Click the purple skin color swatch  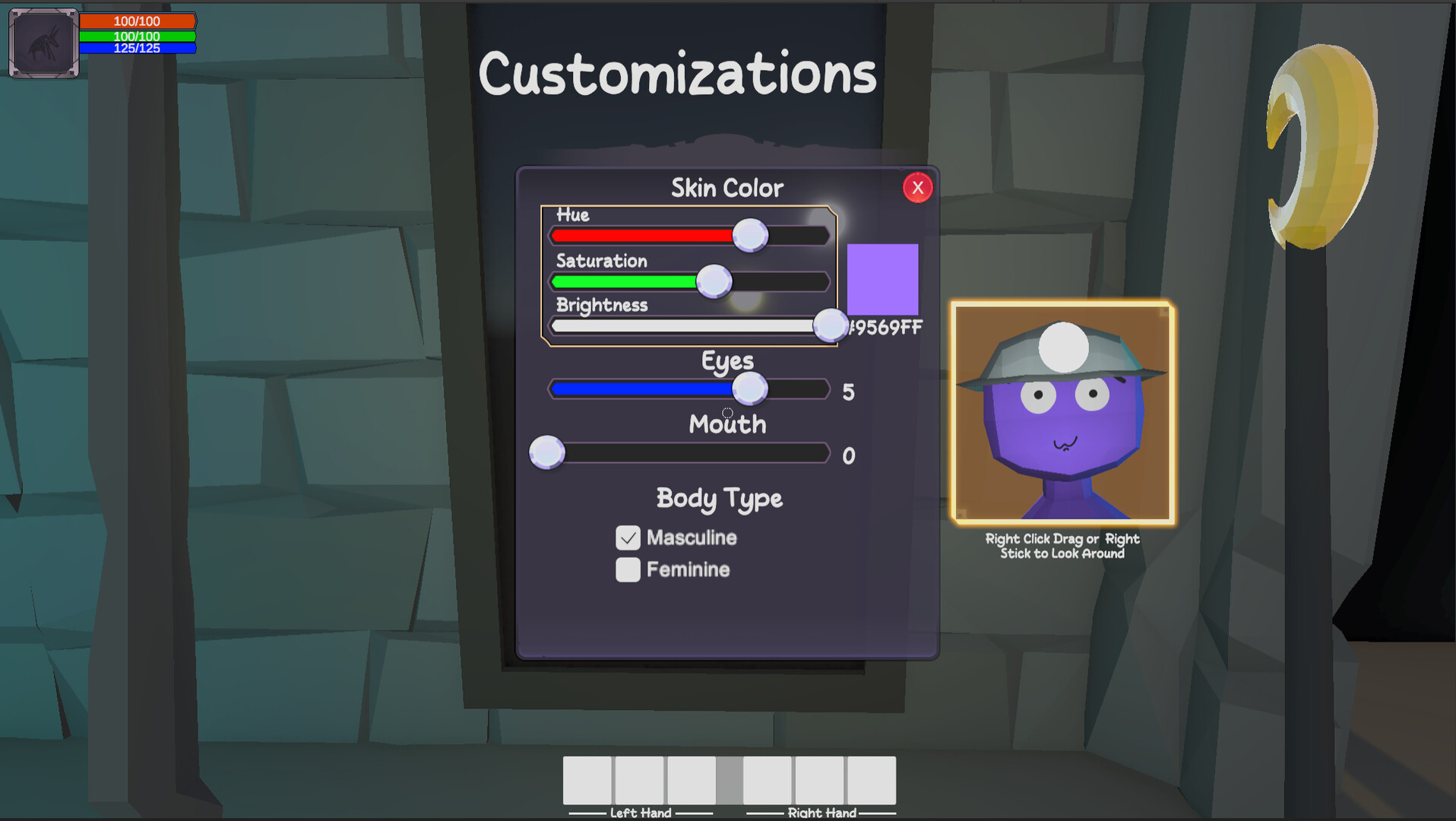click(x=882, y=281)
